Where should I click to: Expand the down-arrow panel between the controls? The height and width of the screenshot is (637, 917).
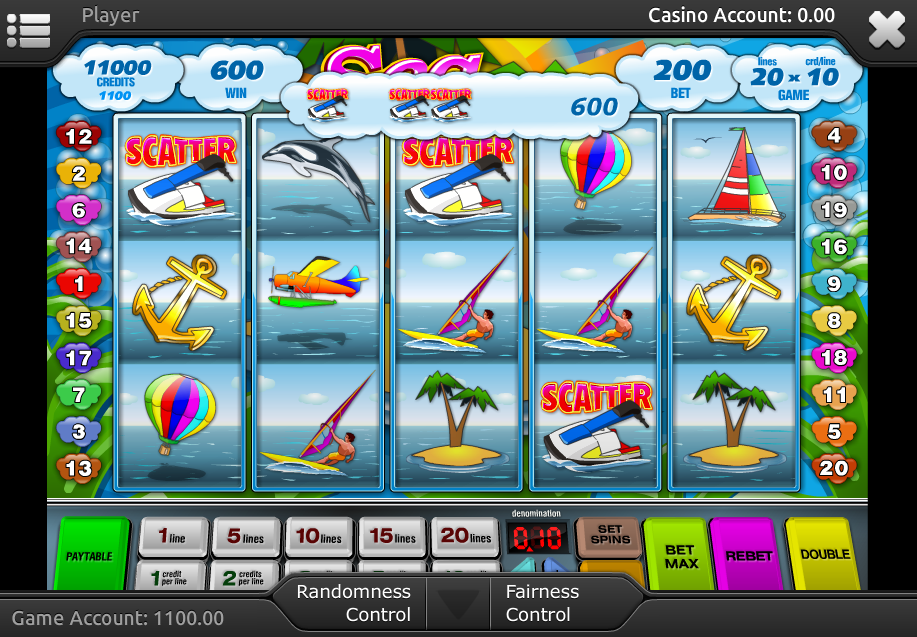458,605
